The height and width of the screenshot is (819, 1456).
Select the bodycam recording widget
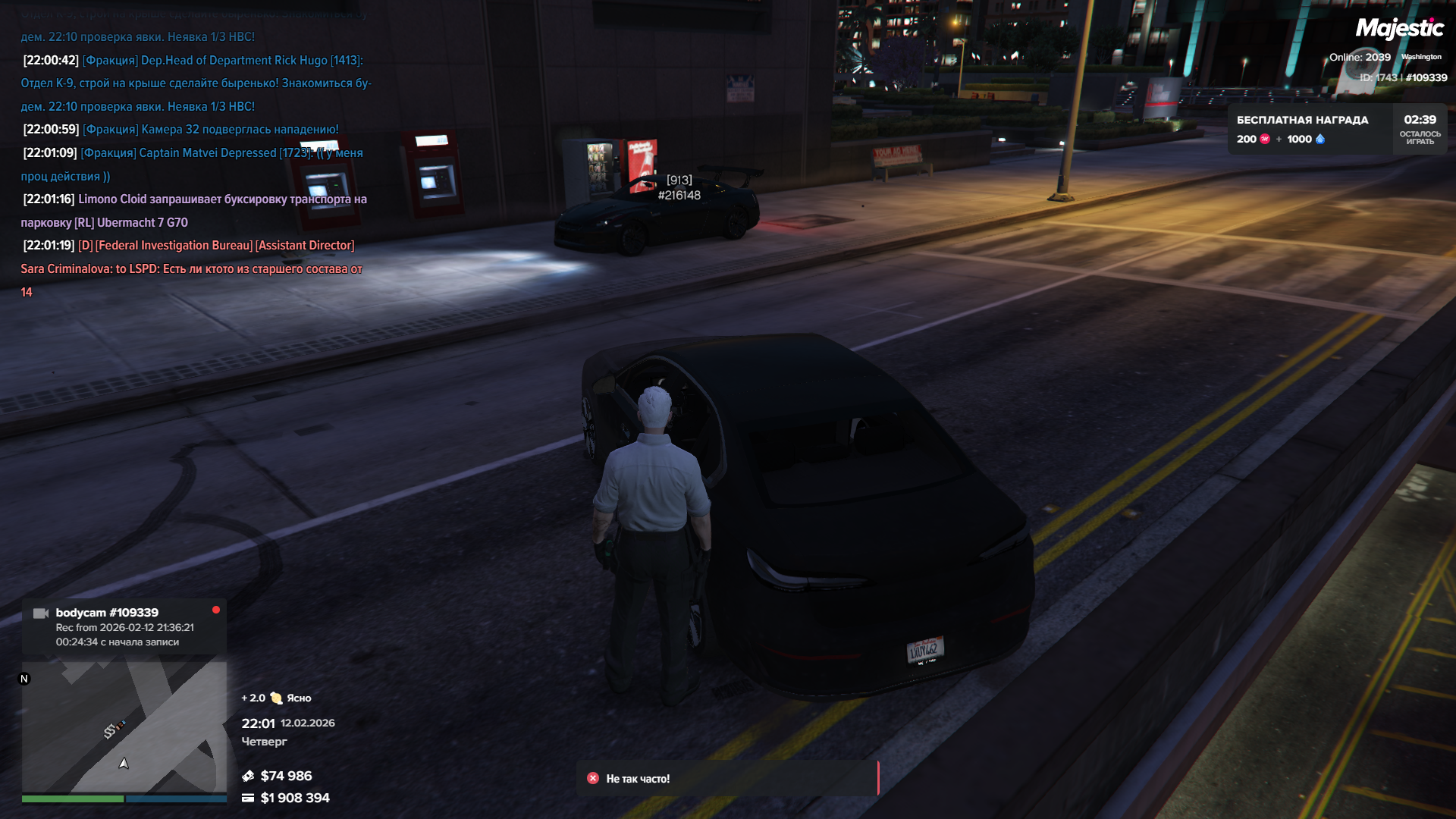click(124, 626)
